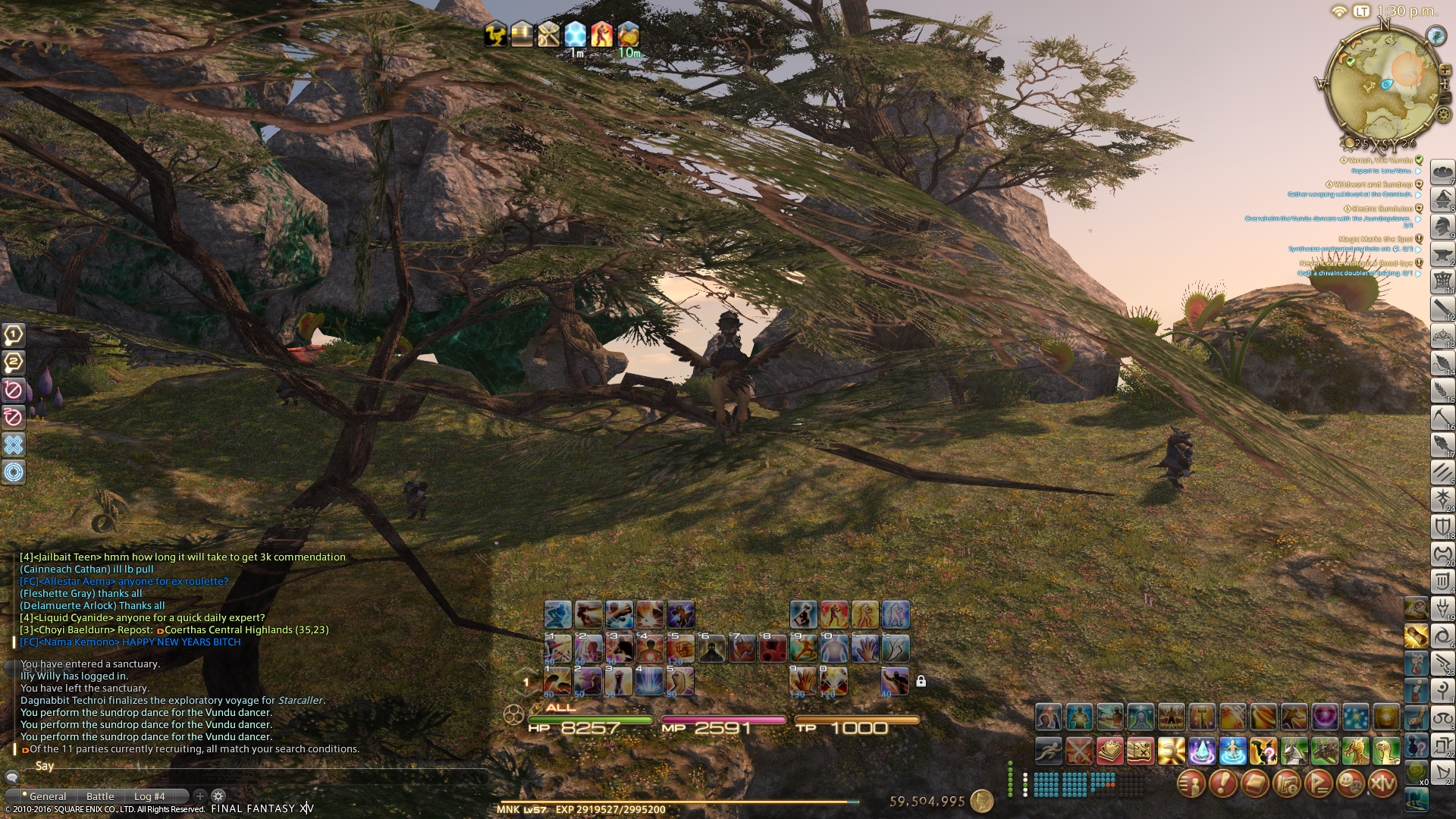Select the Log #4 chat tab
Viewport: 1456px width, 819px height.
[x=149, y=796]
